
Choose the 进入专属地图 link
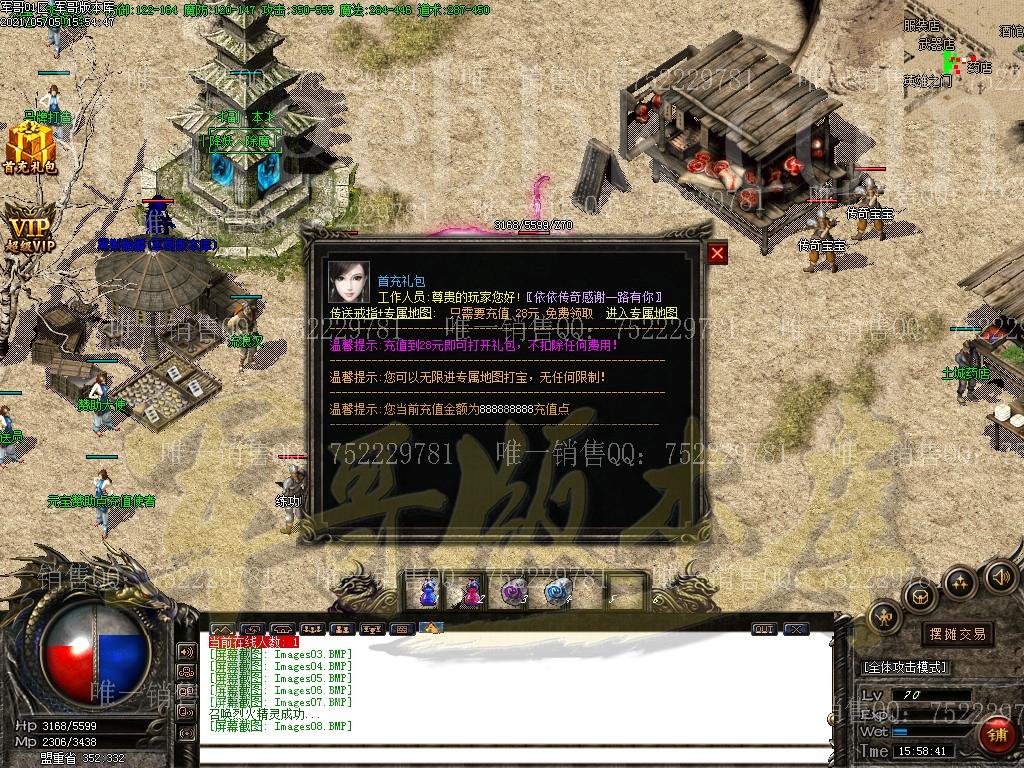pos(641,313)
